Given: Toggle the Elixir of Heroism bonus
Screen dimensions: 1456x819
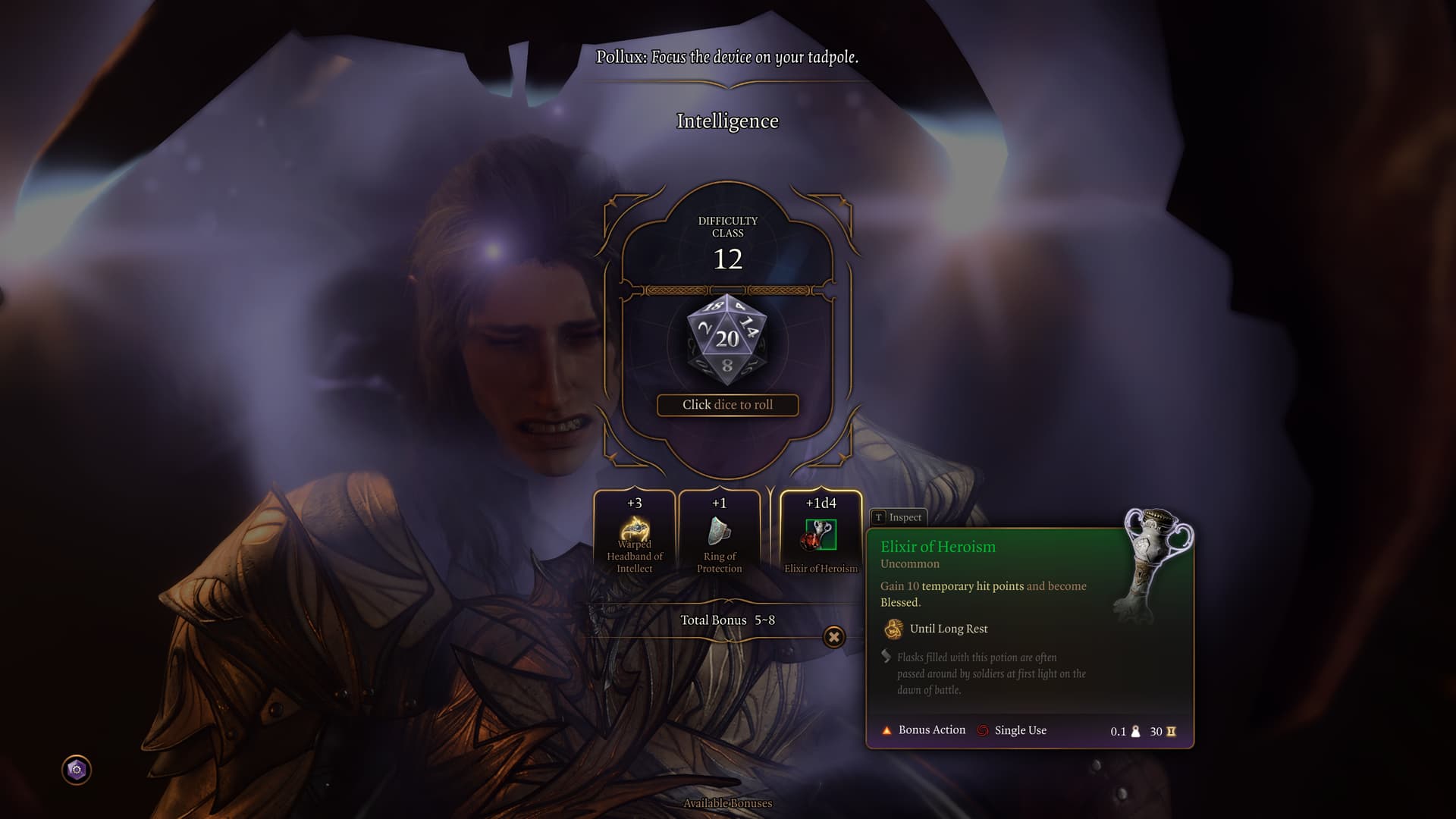Looking at the screenshot, I should point(821,535).
